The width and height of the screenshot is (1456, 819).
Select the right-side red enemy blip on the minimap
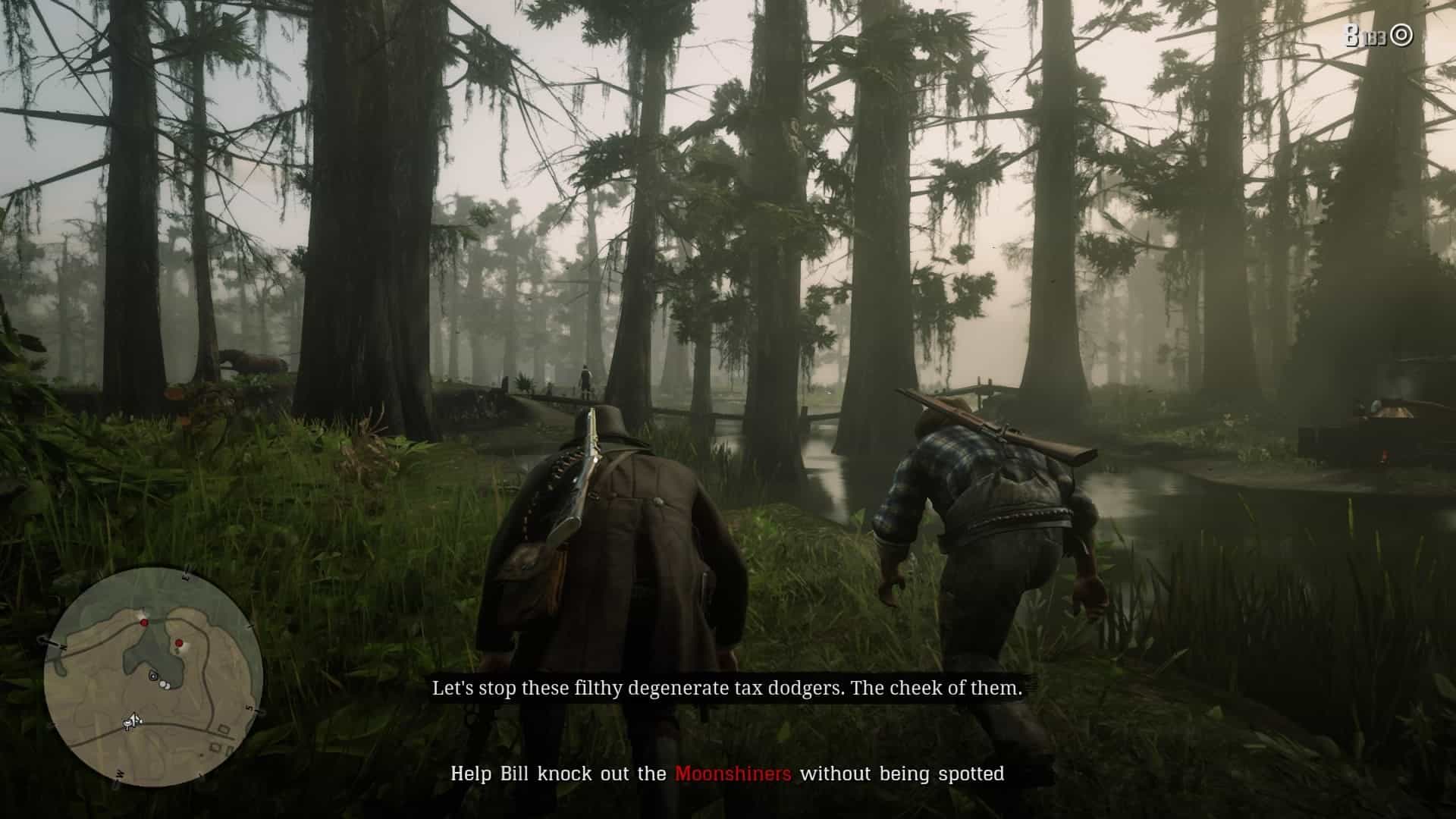pyautogui.click(x=179, y=643)
